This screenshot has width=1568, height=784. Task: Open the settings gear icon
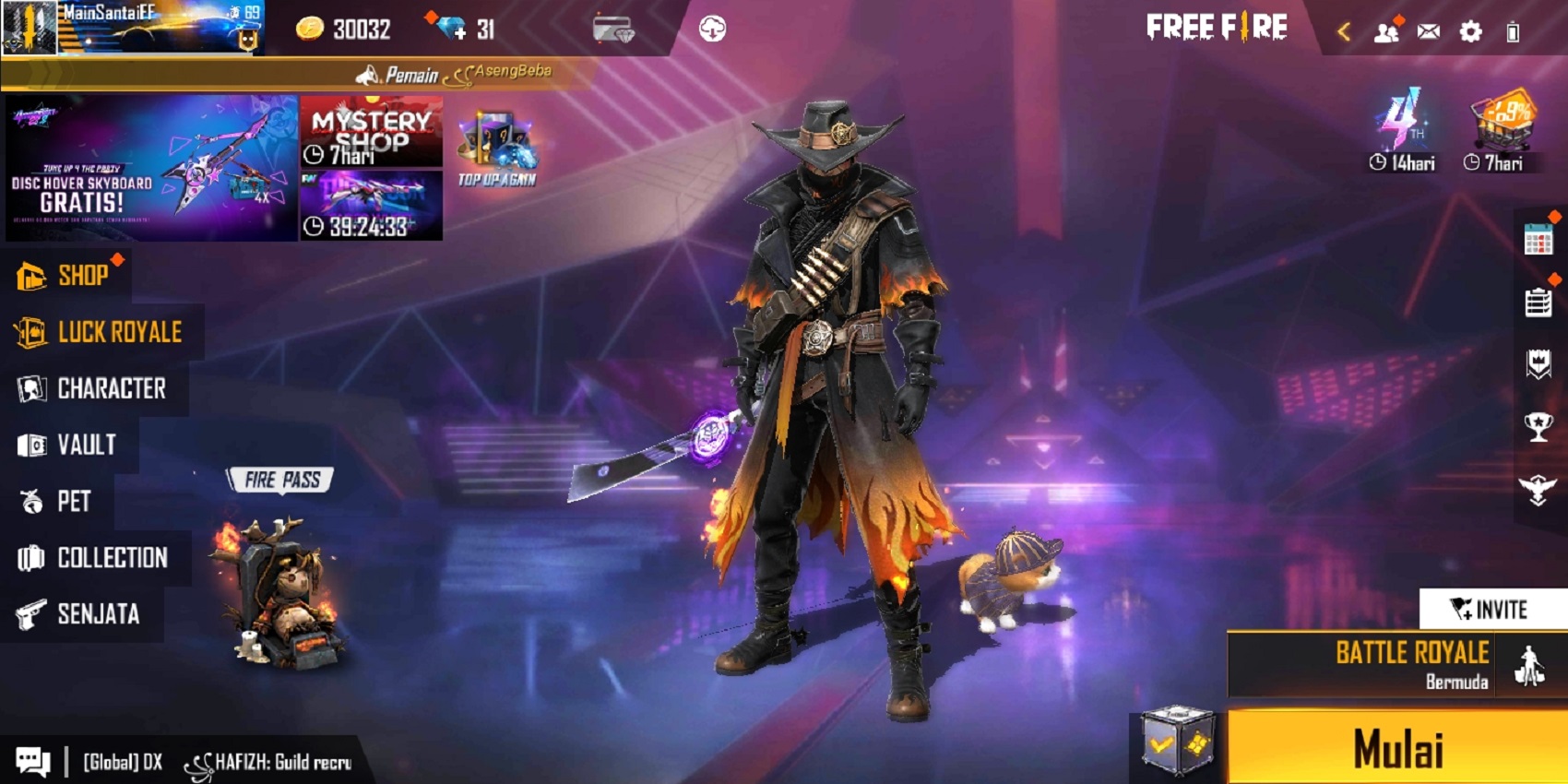pos(1472,30)
